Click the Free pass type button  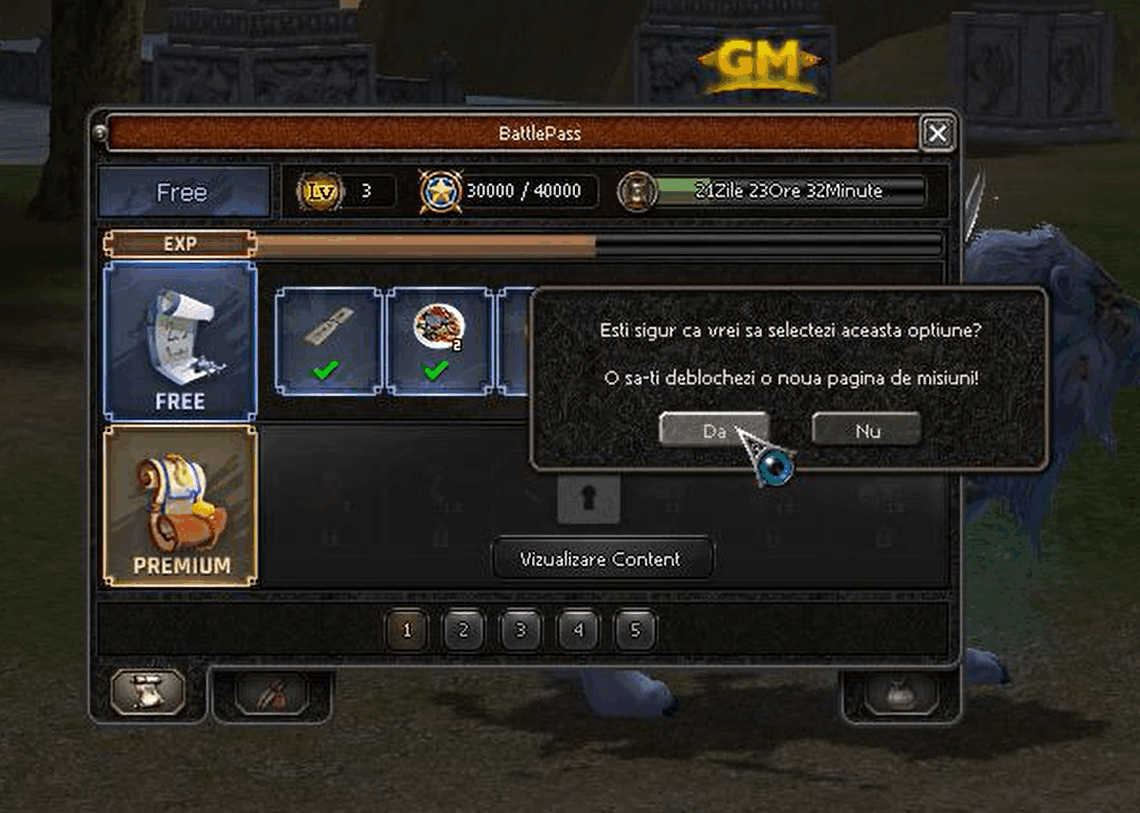click(184, 192)
